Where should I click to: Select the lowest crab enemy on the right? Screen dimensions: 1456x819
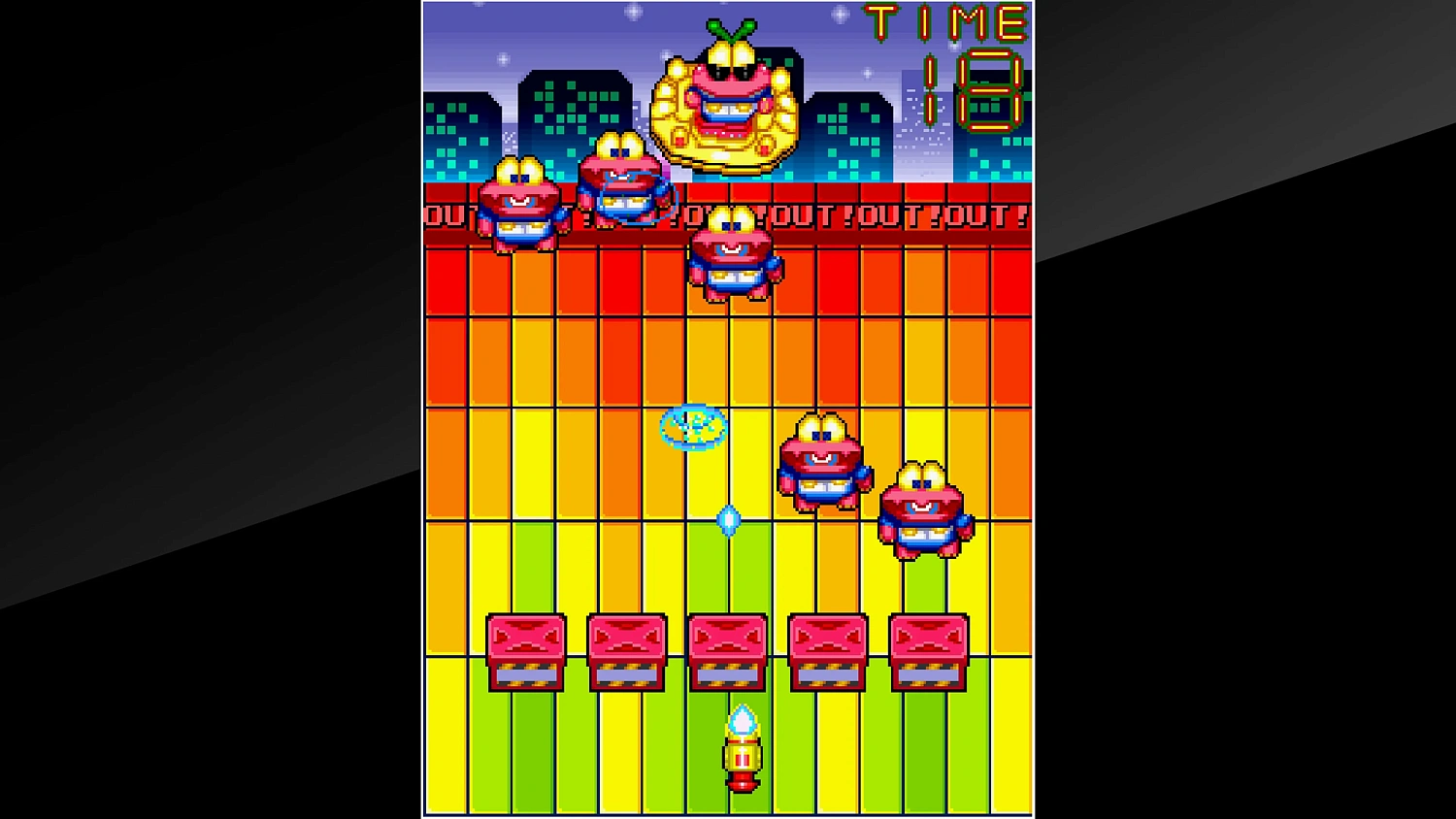click(x=923, y=509)
